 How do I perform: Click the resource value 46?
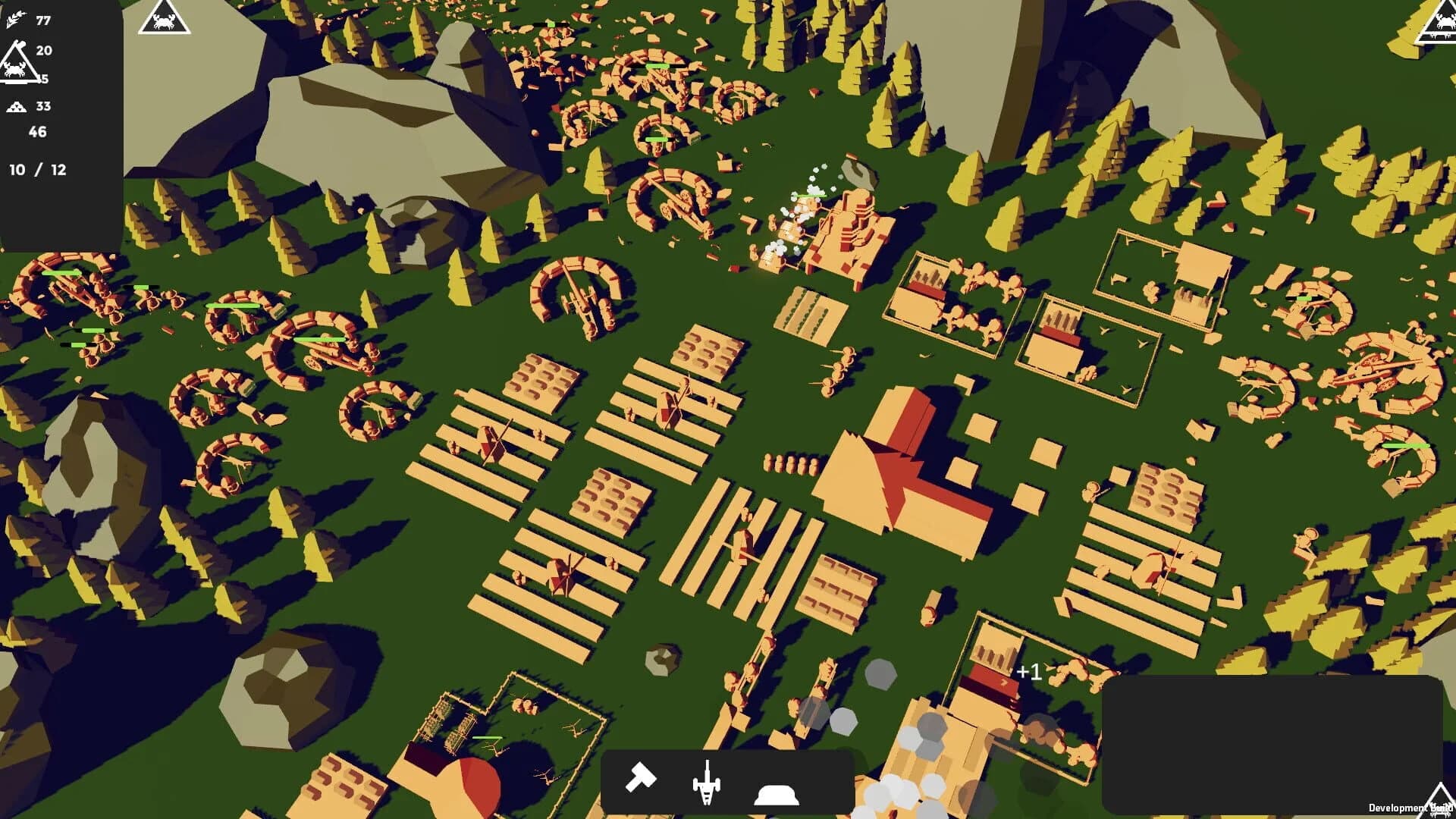pyautogui.click(x=37, y=133)
